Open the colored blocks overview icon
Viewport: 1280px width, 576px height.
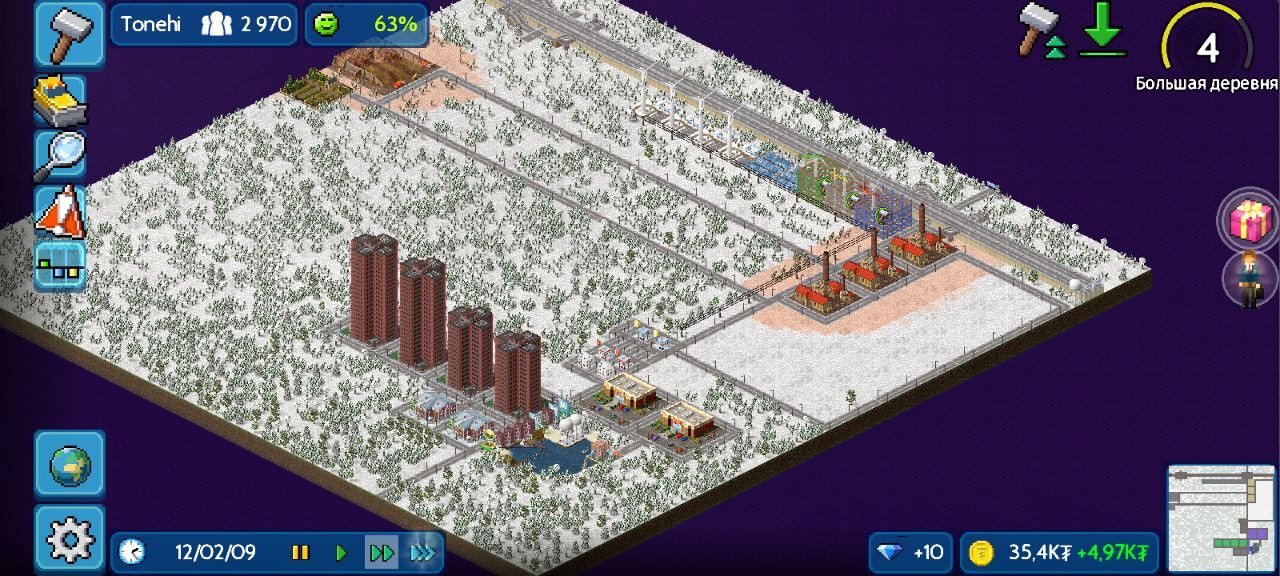[60, 265]
